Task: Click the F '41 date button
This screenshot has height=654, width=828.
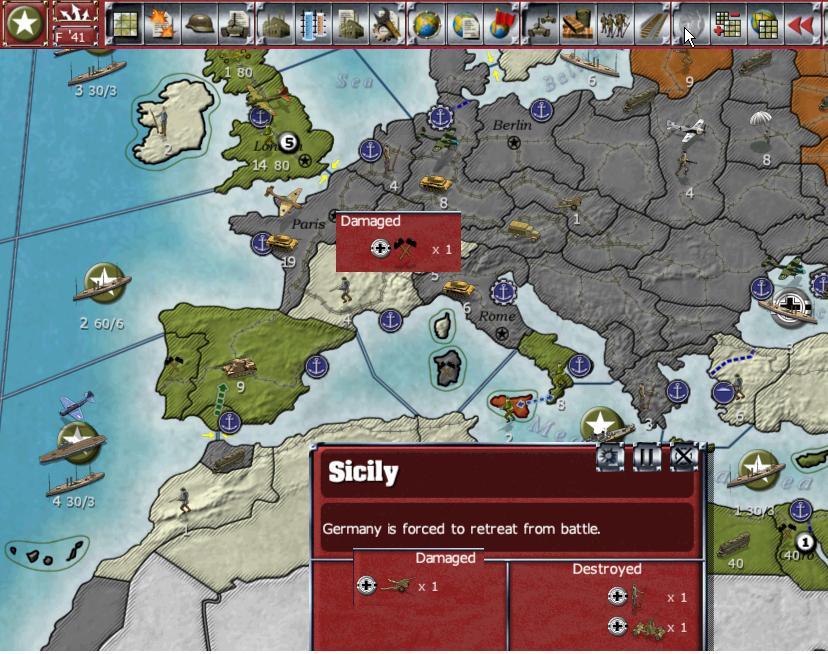Action: point(74,24)
